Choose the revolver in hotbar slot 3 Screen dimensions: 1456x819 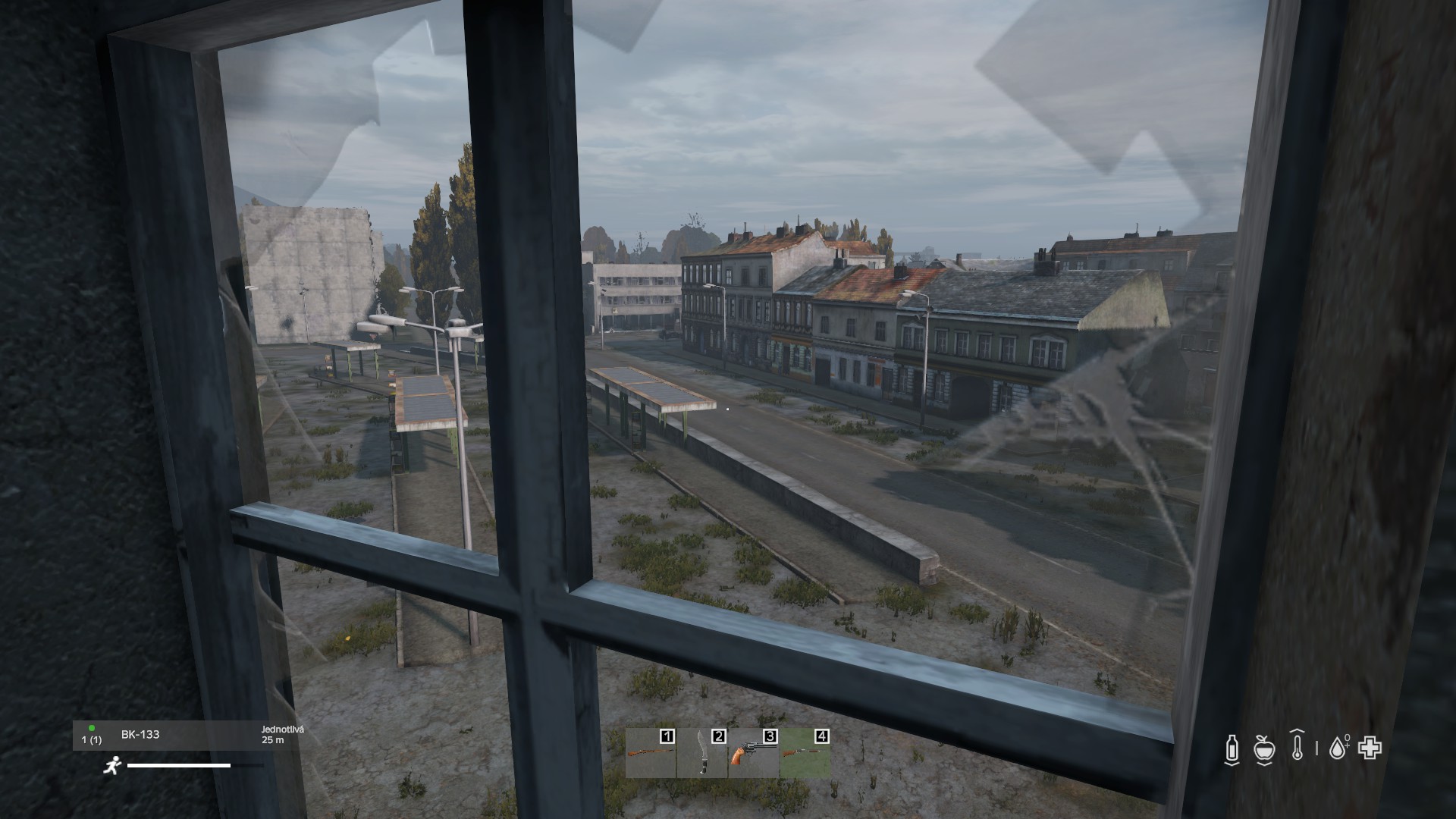pyautogui.click(x=754, y=753)
